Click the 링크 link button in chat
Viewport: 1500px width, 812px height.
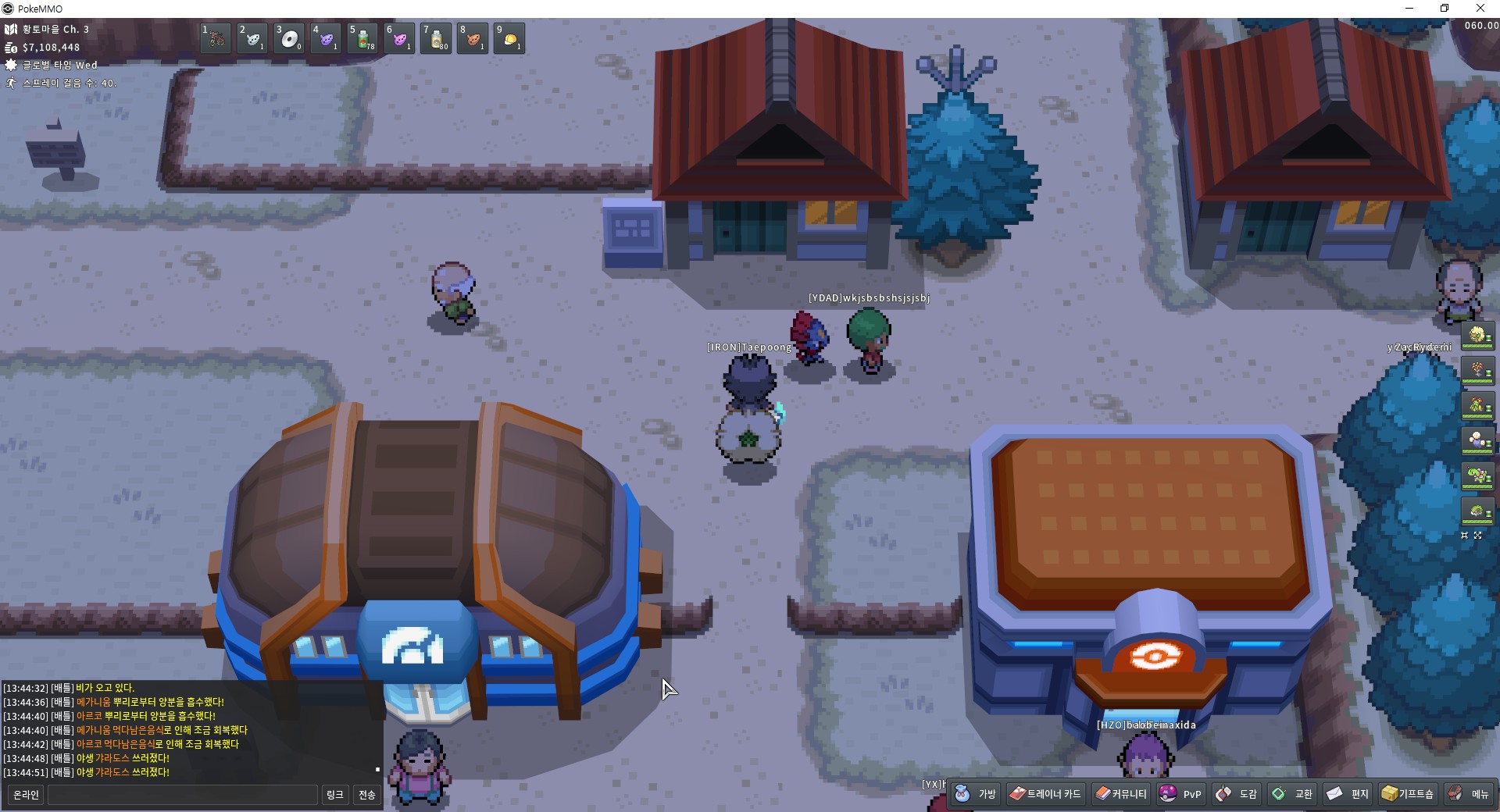pos(334,795)
